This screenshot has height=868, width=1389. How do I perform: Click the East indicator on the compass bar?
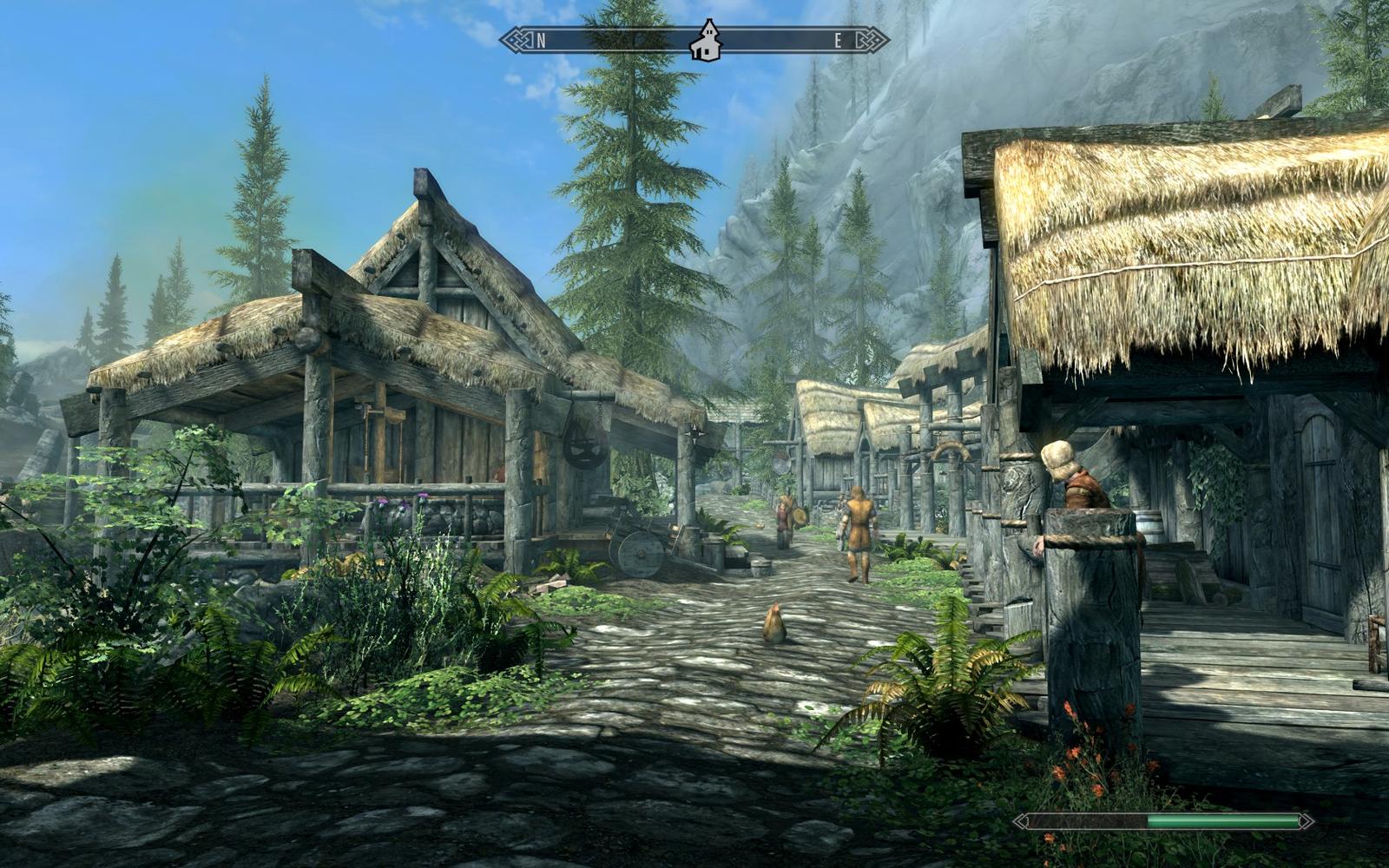[839, 40]
